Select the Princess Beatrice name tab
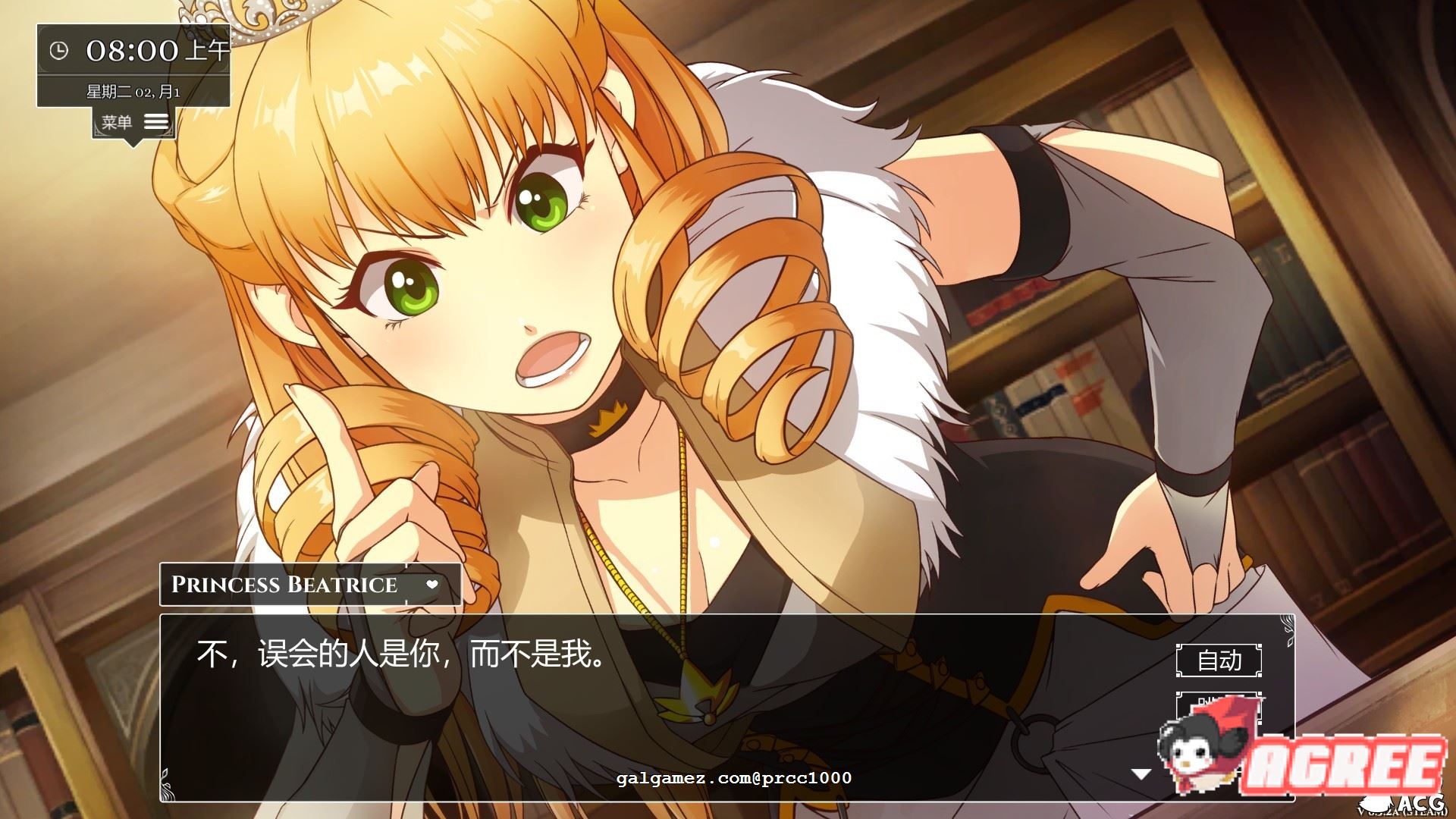This screenshot has height=819, width=1456. [x=284, y=584]
